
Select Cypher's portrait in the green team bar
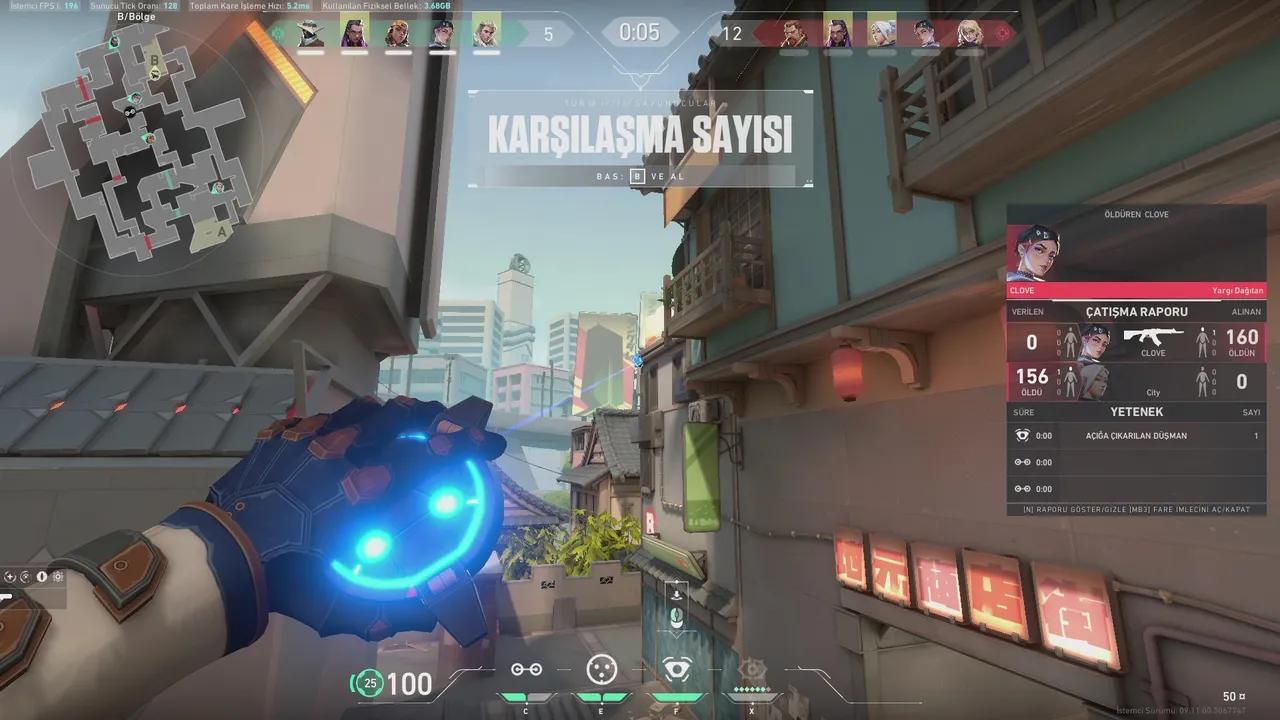tap(310, 32)
